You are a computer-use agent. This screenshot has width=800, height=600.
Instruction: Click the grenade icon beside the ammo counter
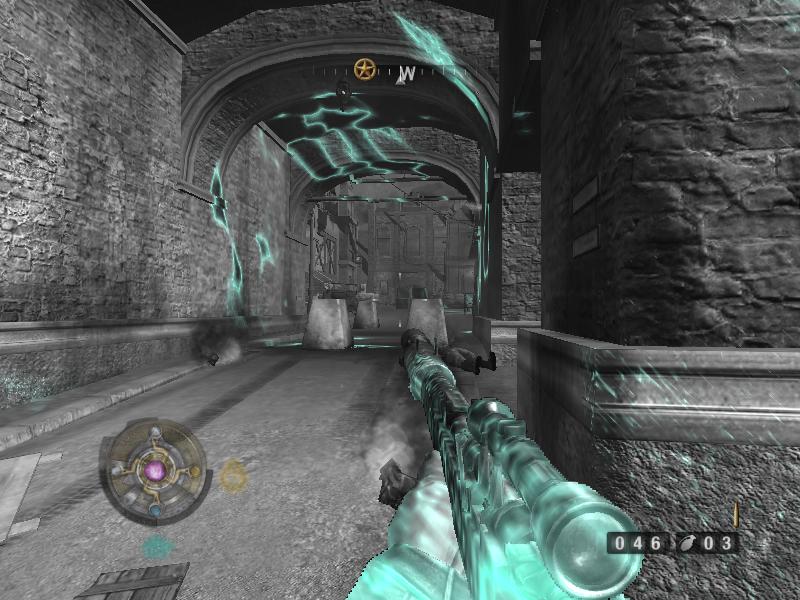tap(688, 544)
